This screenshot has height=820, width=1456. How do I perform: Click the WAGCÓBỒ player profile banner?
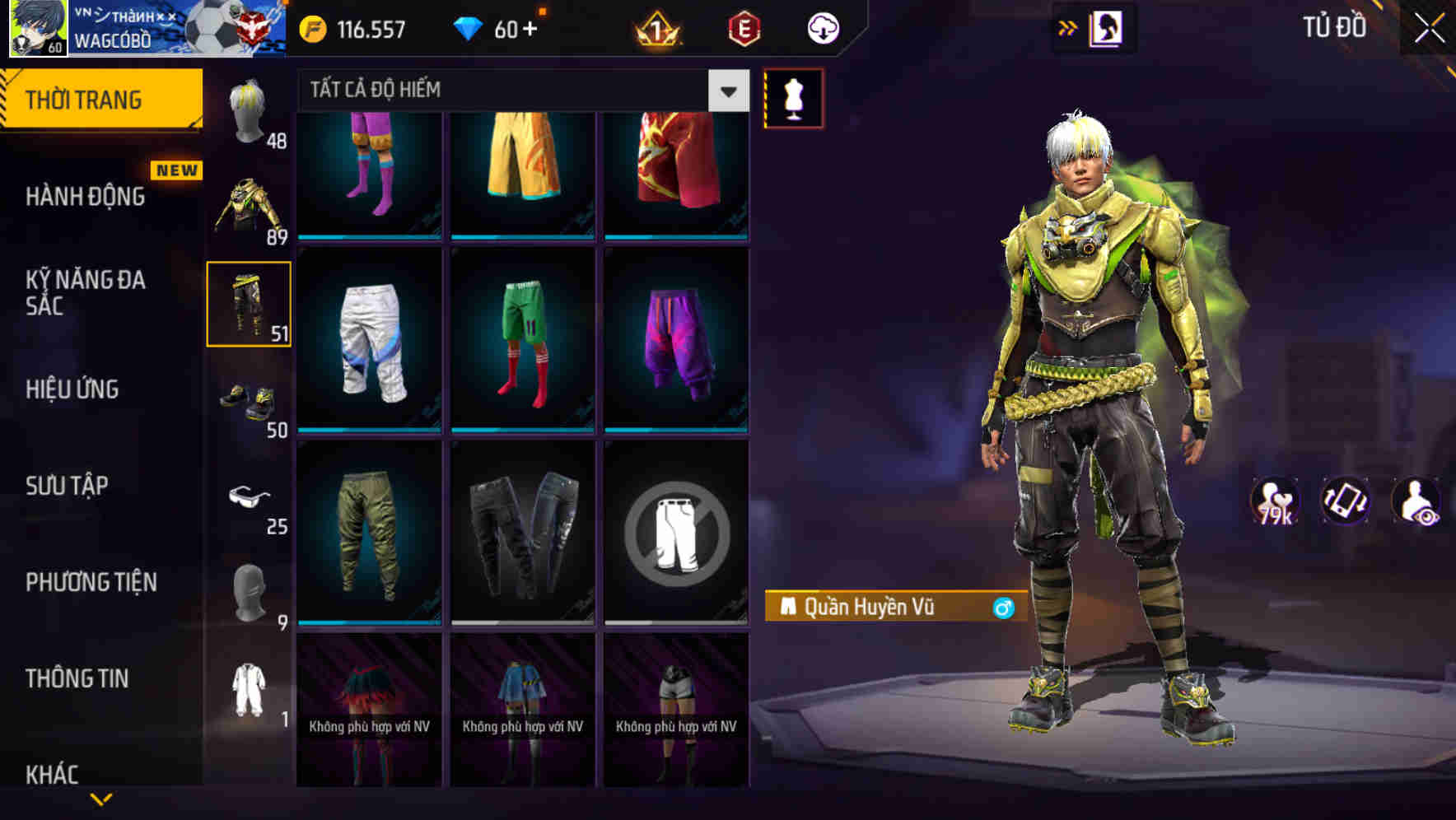coord(144,27)
